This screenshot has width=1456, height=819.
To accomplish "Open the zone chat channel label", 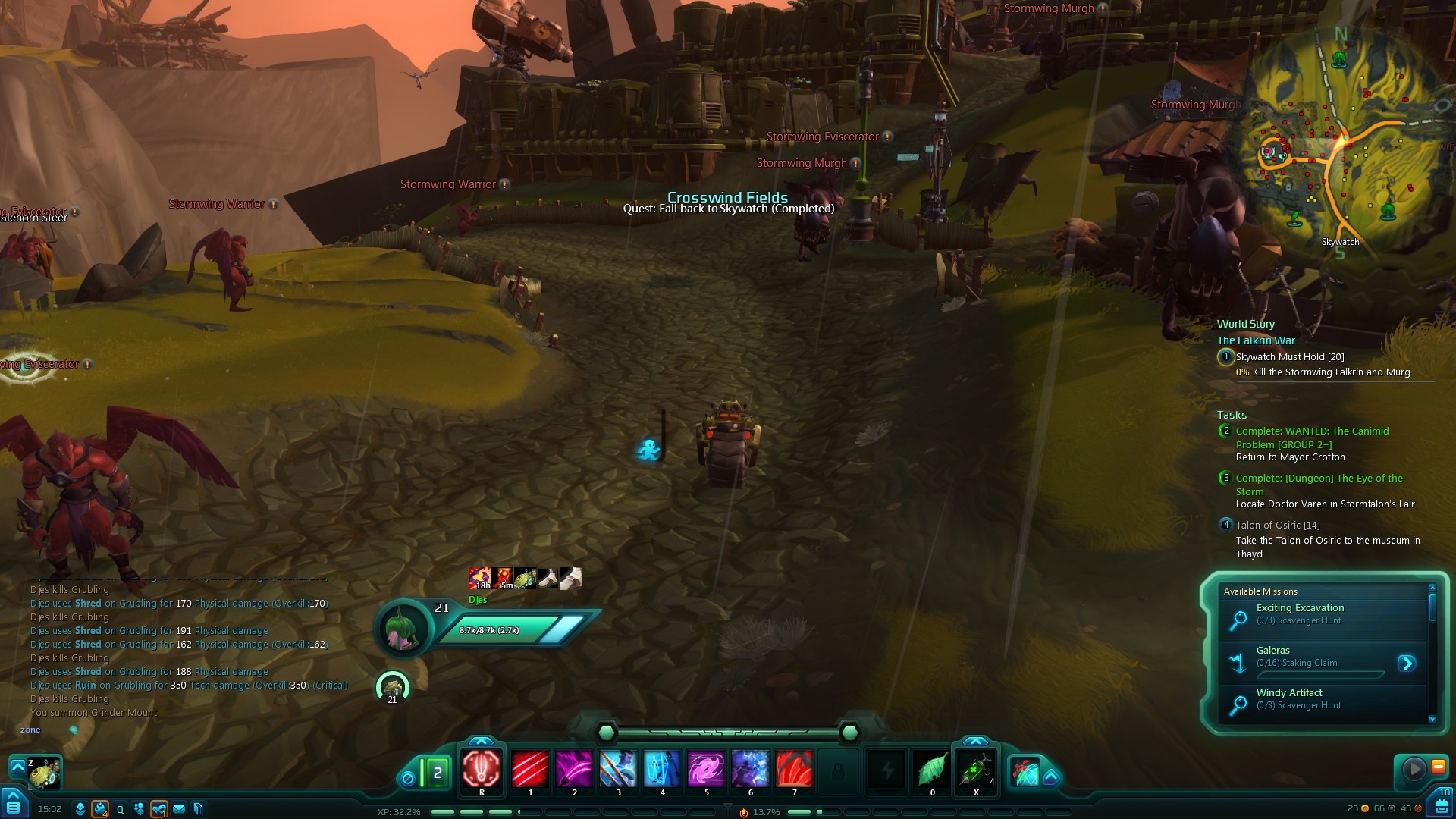I will (x=30, y=730).
